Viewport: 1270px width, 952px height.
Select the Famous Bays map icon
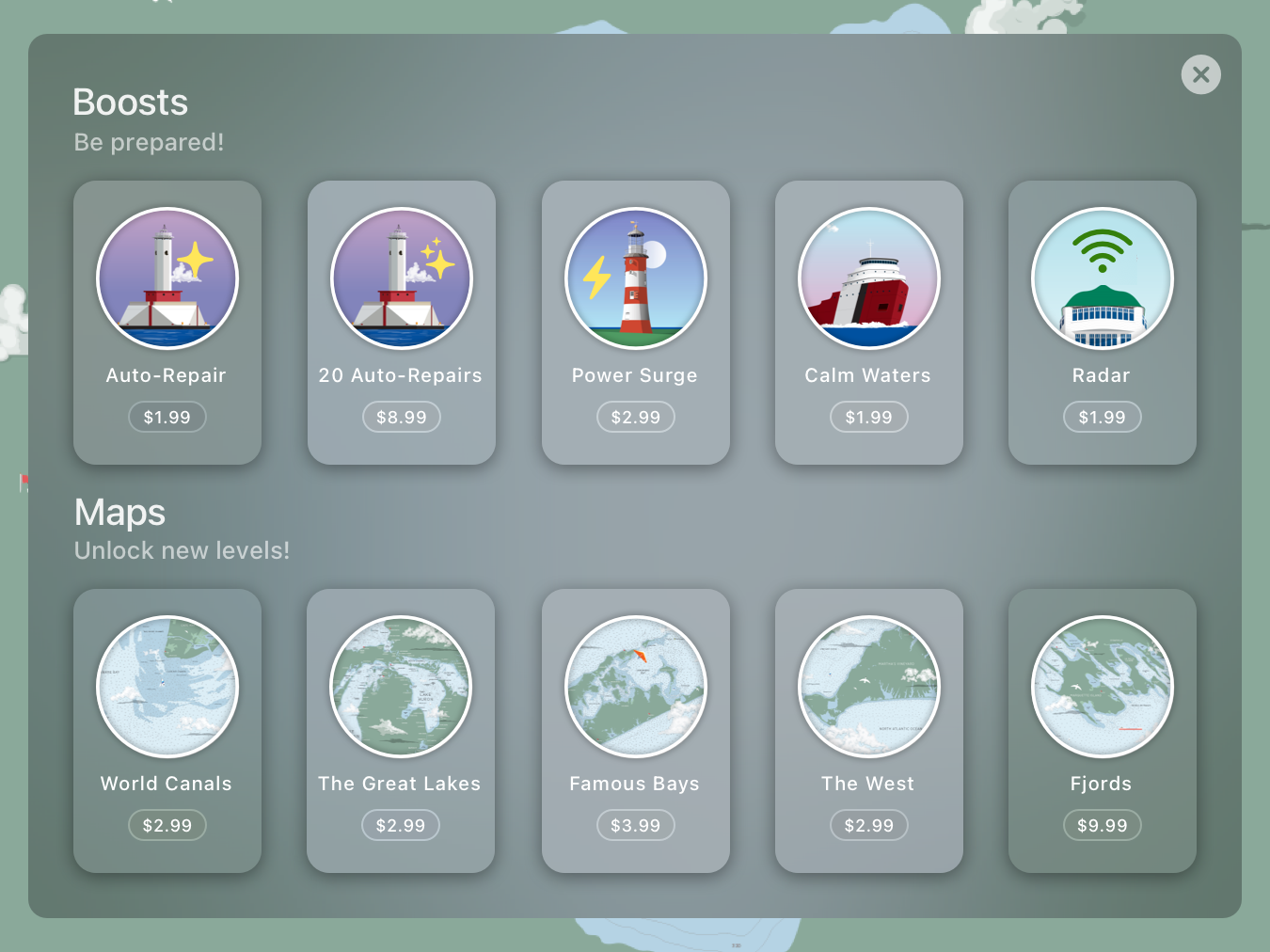pos(635,687)
